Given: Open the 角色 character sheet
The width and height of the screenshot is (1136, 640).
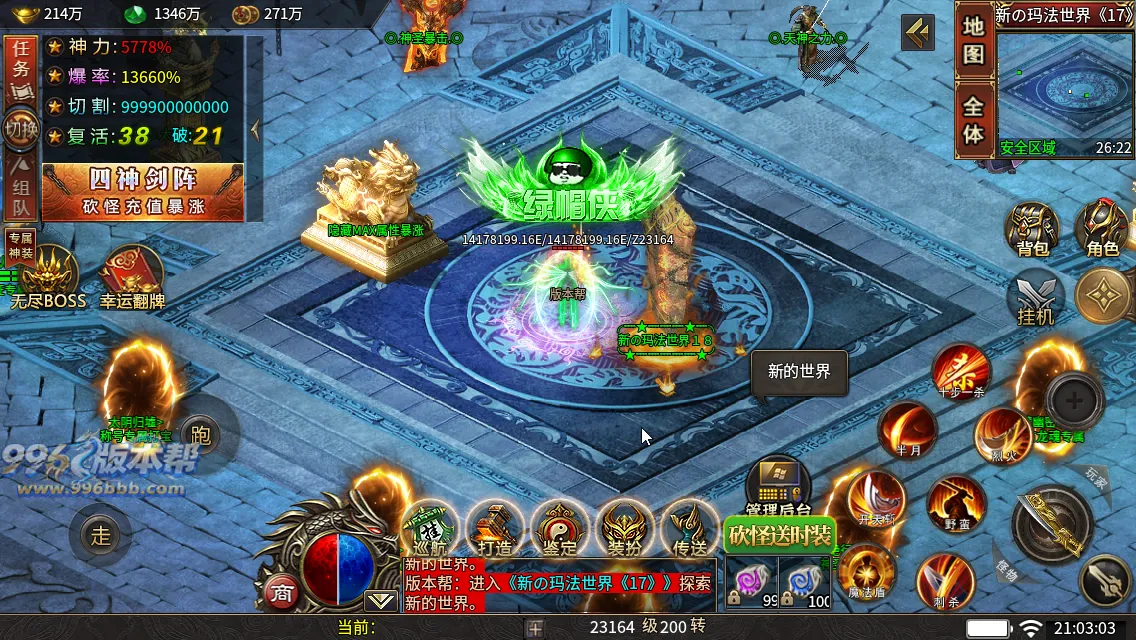Looking at the screenshot, I should point(1102,226).
